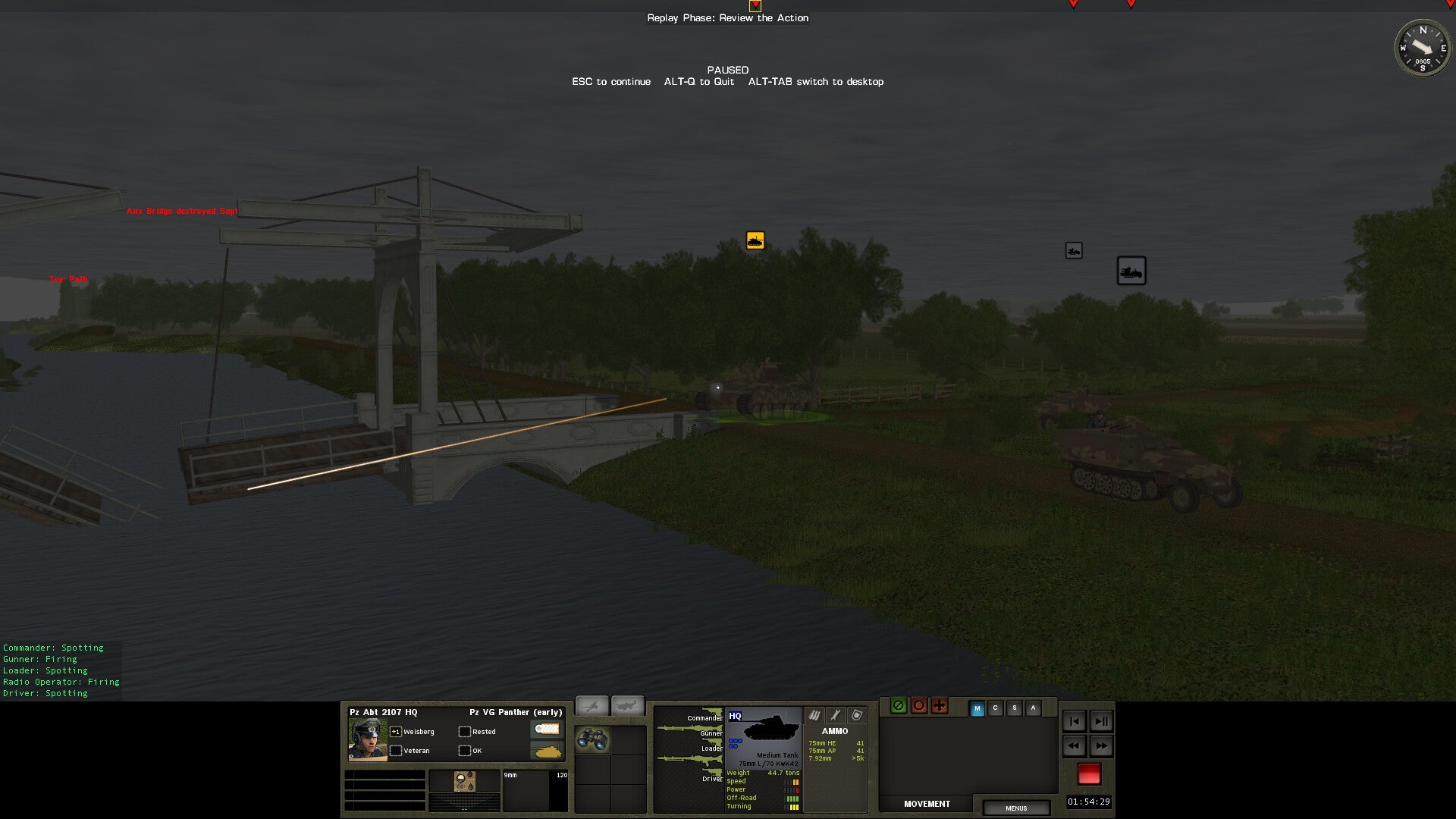
Task: Click the red octagon halt command icon
Action: [x=919, y=706]
